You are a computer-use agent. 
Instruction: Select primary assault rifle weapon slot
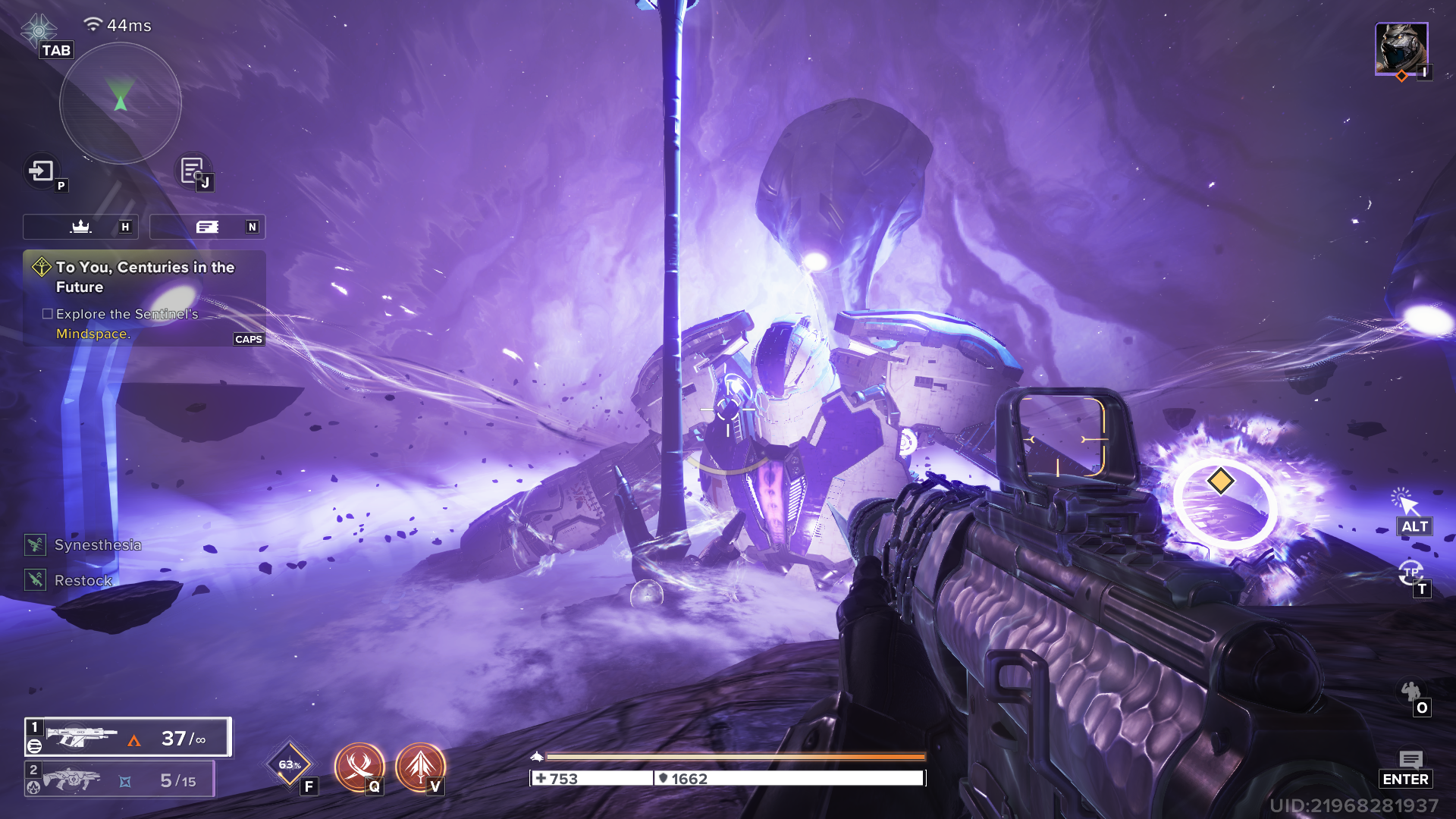pos(127,737)
